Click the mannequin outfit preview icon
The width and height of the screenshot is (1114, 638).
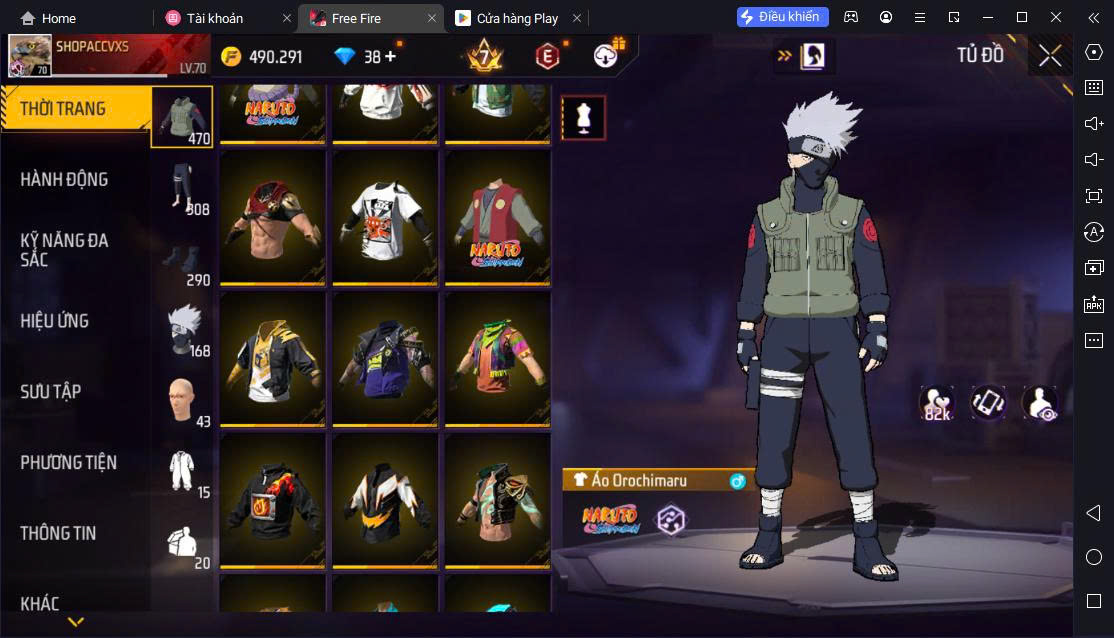tap(582, 118)
